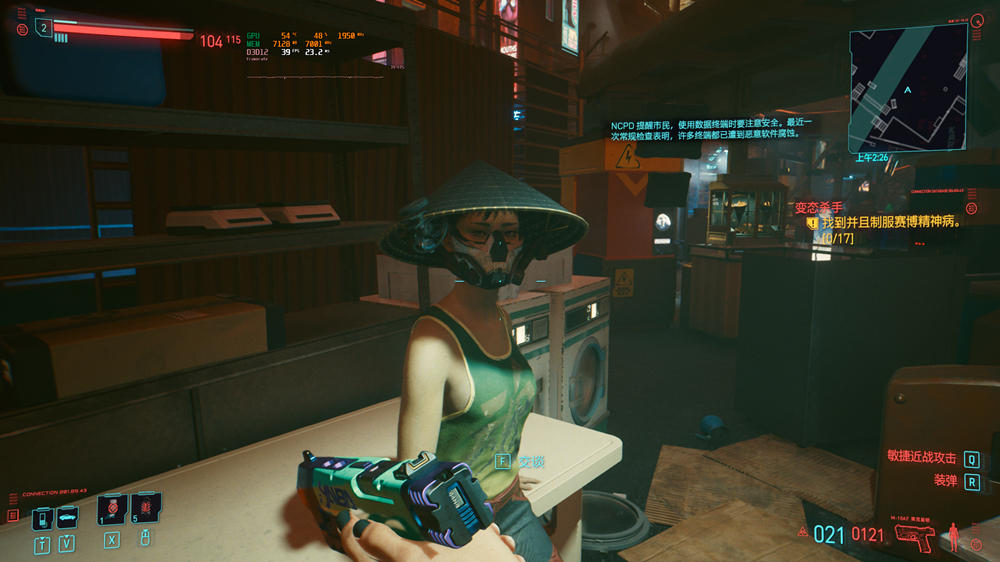The height and width of the screenshot is (562, 1000).
Task: Select the phone icon in the quick bar
Action: click(x=42, y=519)
